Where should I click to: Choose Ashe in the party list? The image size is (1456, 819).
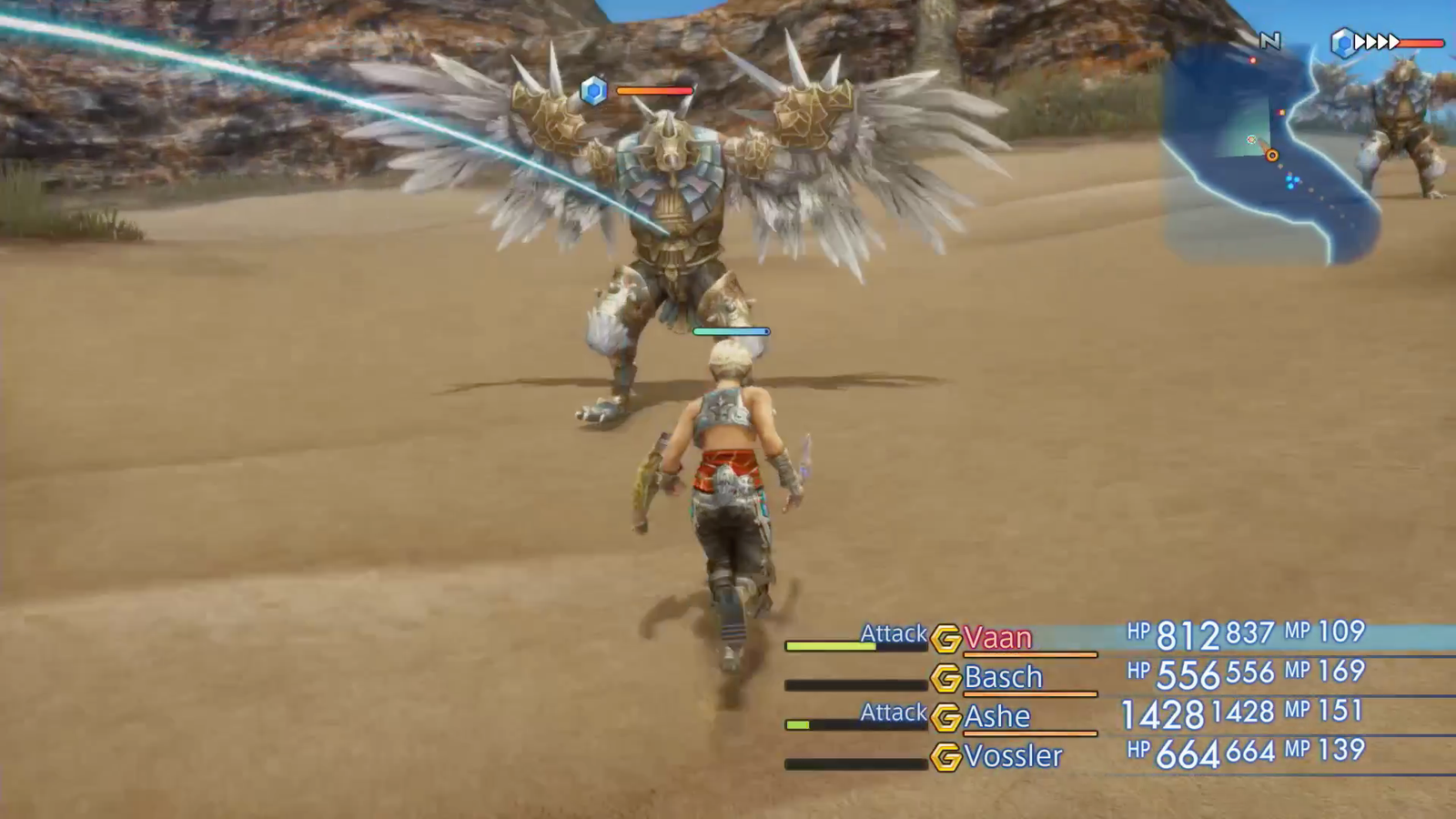997,717
